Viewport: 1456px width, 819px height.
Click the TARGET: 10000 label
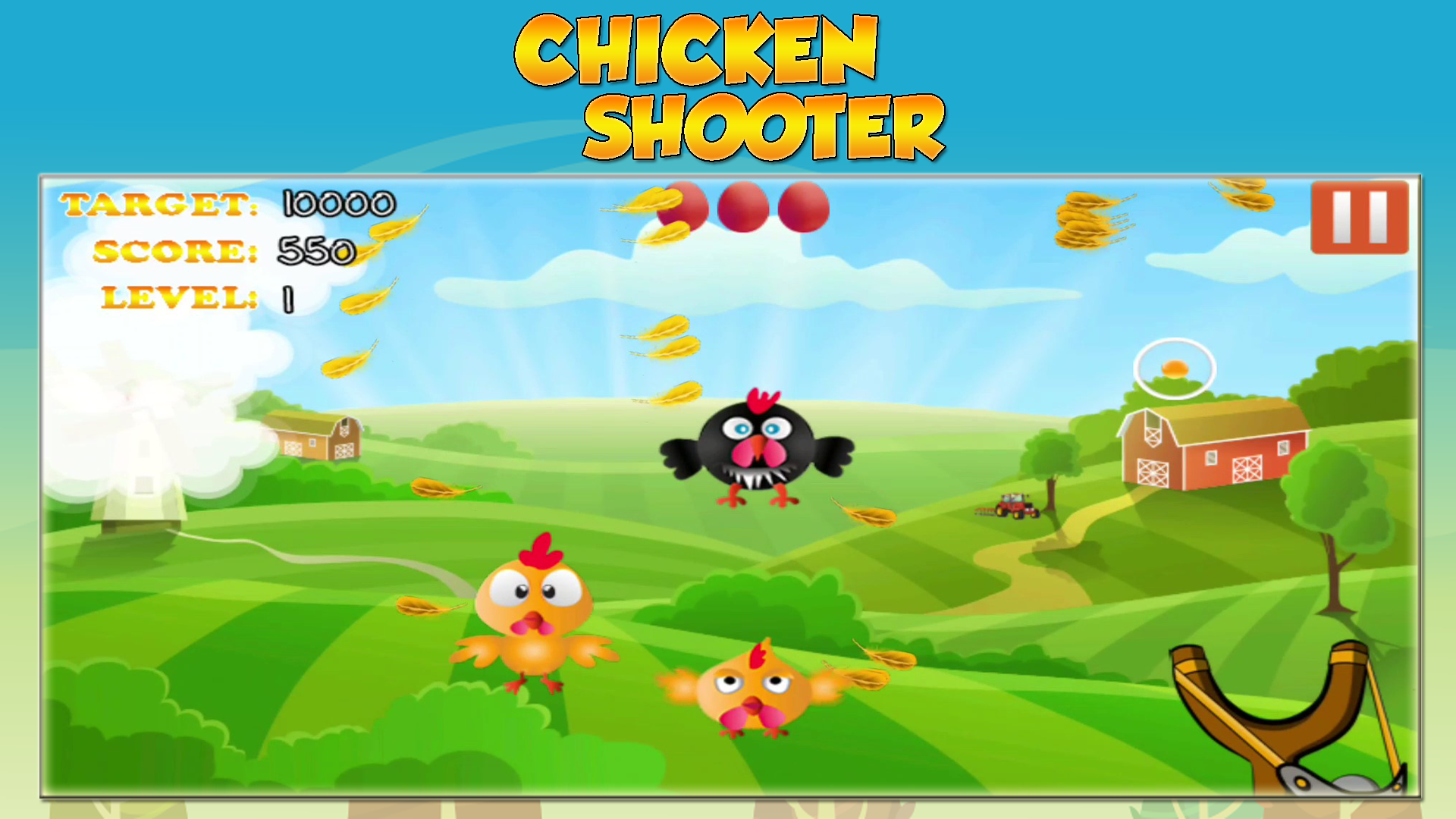[227, 205]
